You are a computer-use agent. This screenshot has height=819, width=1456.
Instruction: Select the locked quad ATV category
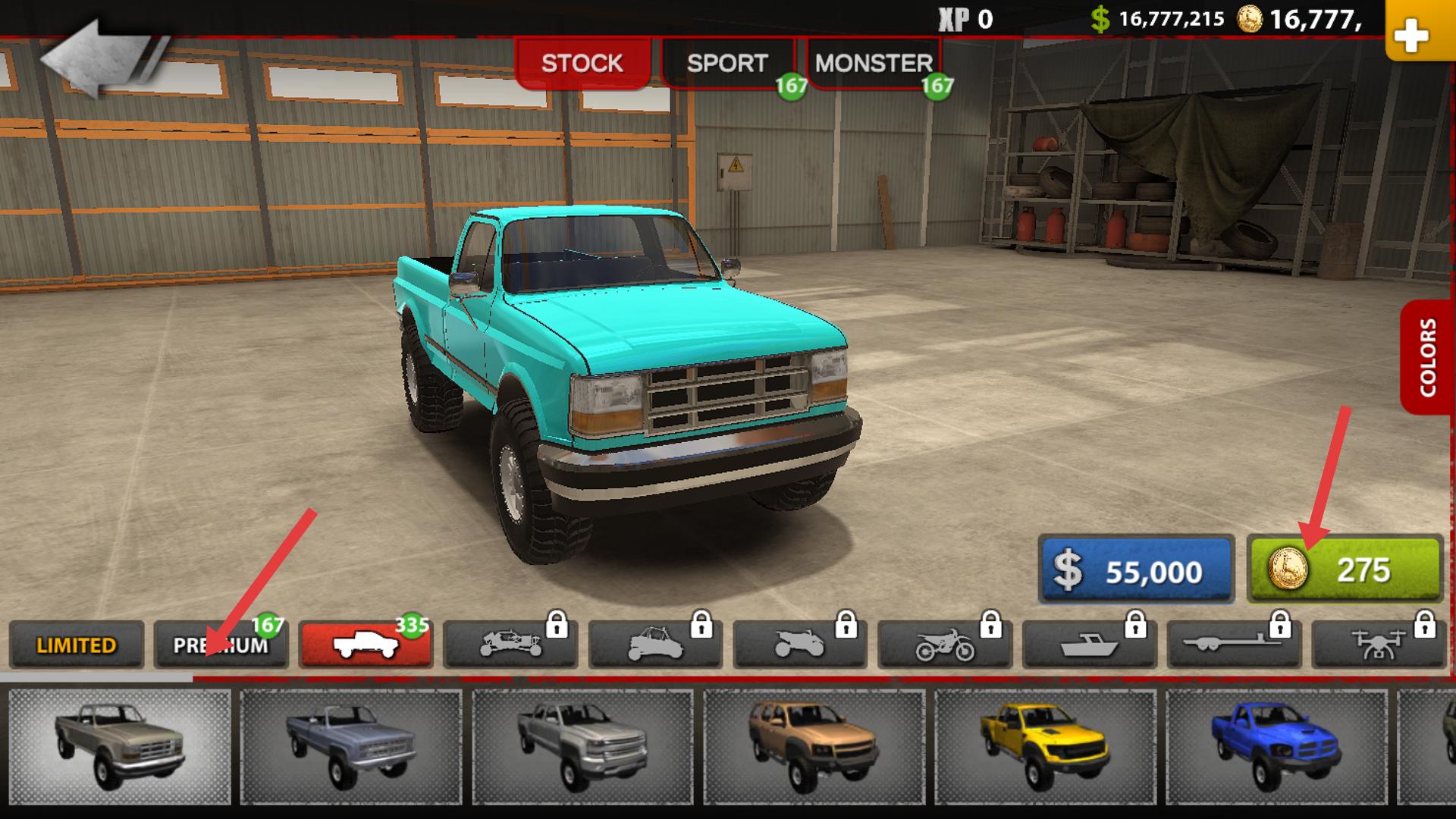pos(800,645)
